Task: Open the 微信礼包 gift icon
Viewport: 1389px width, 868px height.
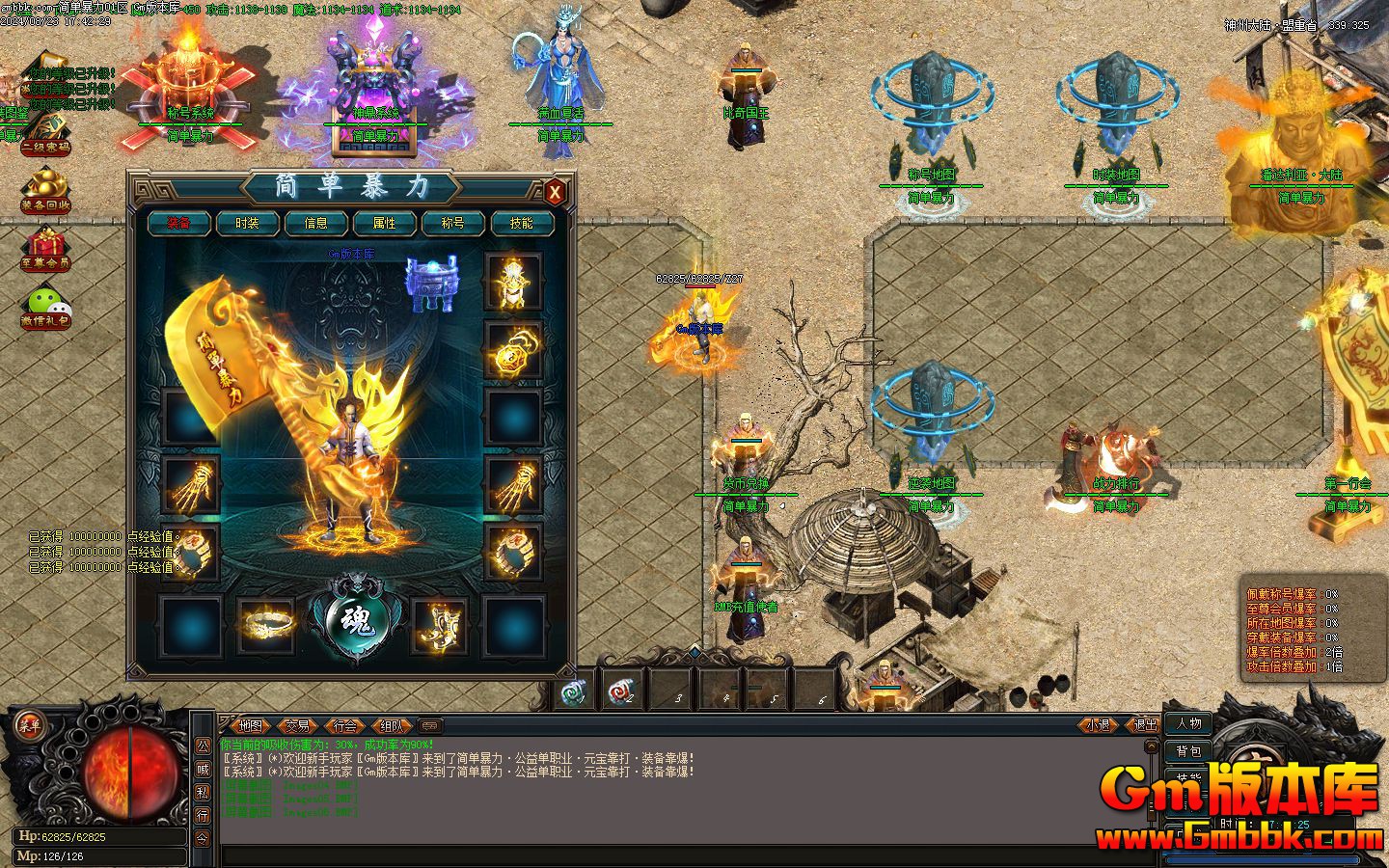Action: pyautogui.click(x=45, y=308)
